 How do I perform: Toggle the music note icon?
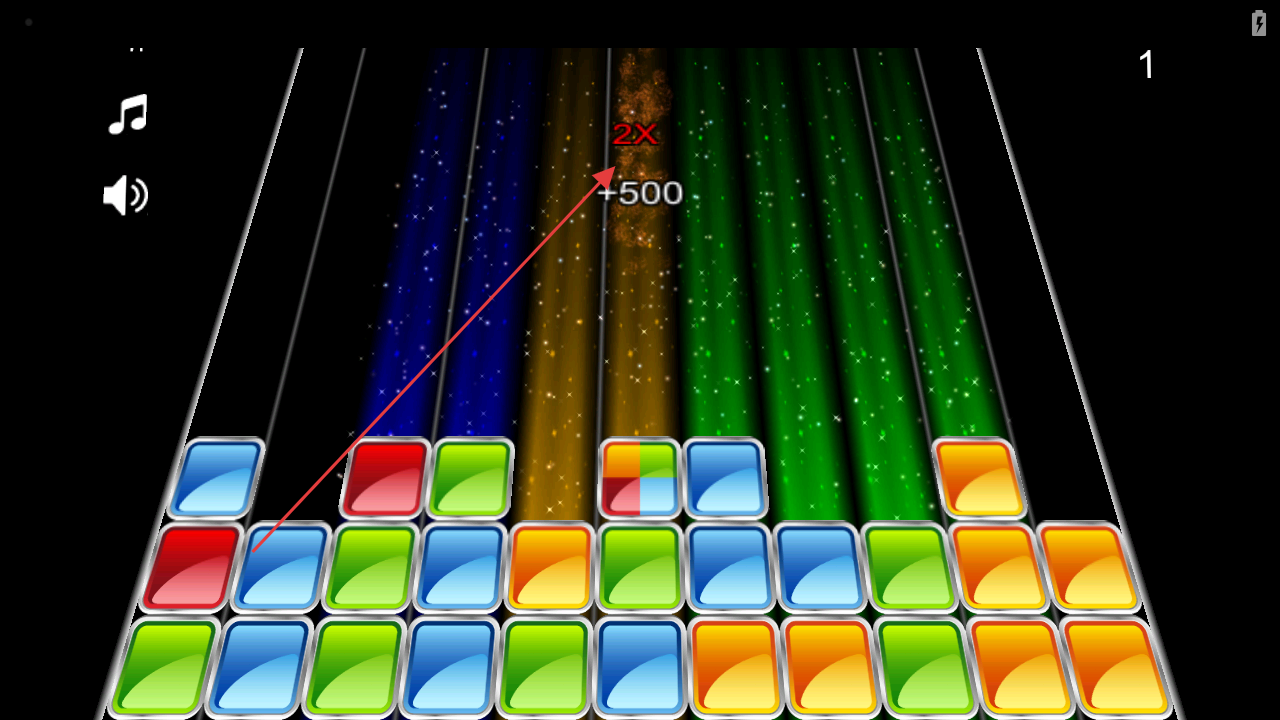pos(128,115)
